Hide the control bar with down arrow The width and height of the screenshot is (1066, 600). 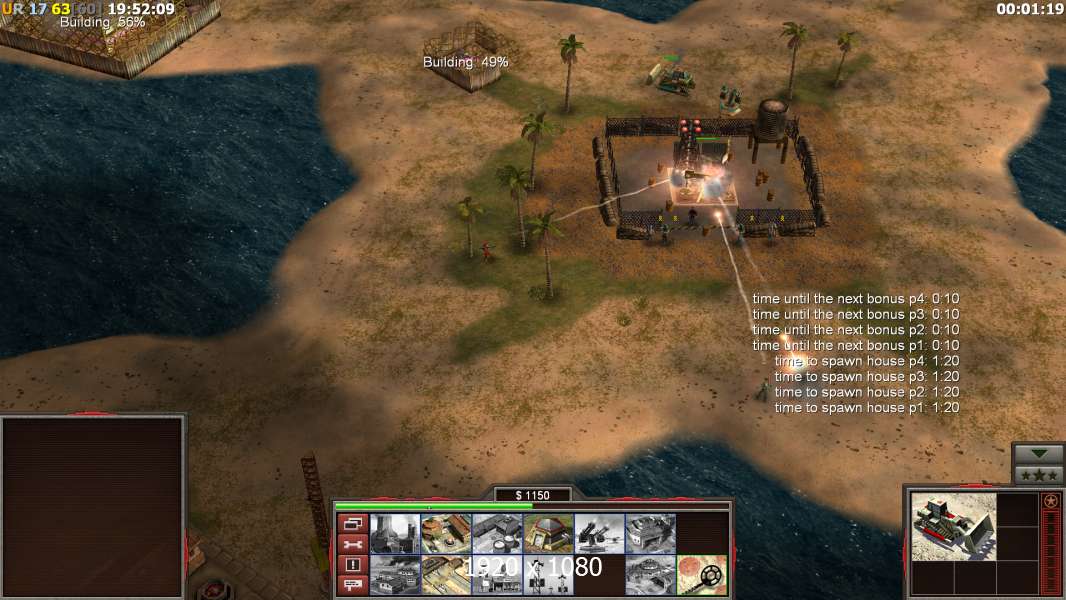[x=1038, y=454]
